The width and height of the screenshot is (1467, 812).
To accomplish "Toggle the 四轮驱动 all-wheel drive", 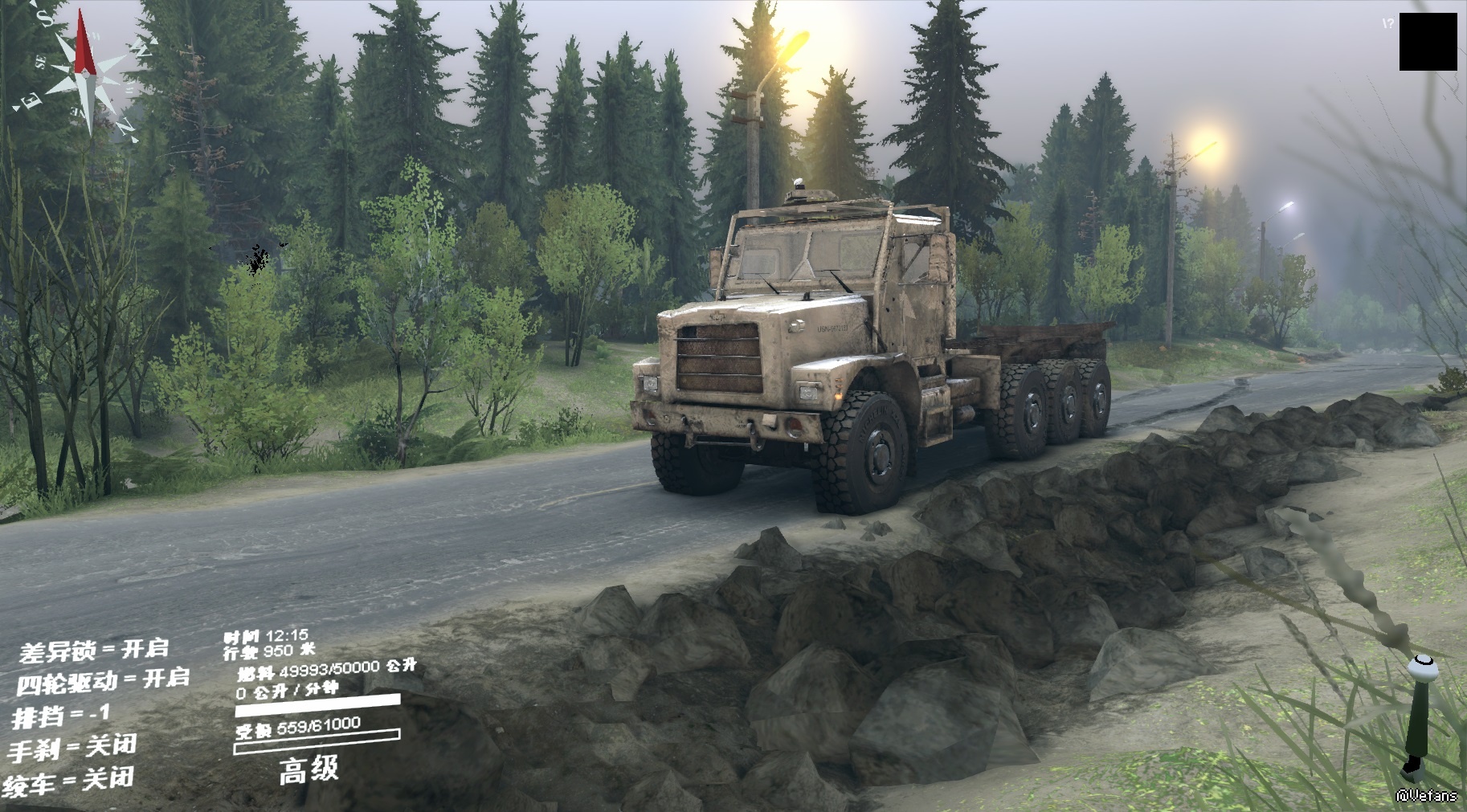I will [103, 681].
